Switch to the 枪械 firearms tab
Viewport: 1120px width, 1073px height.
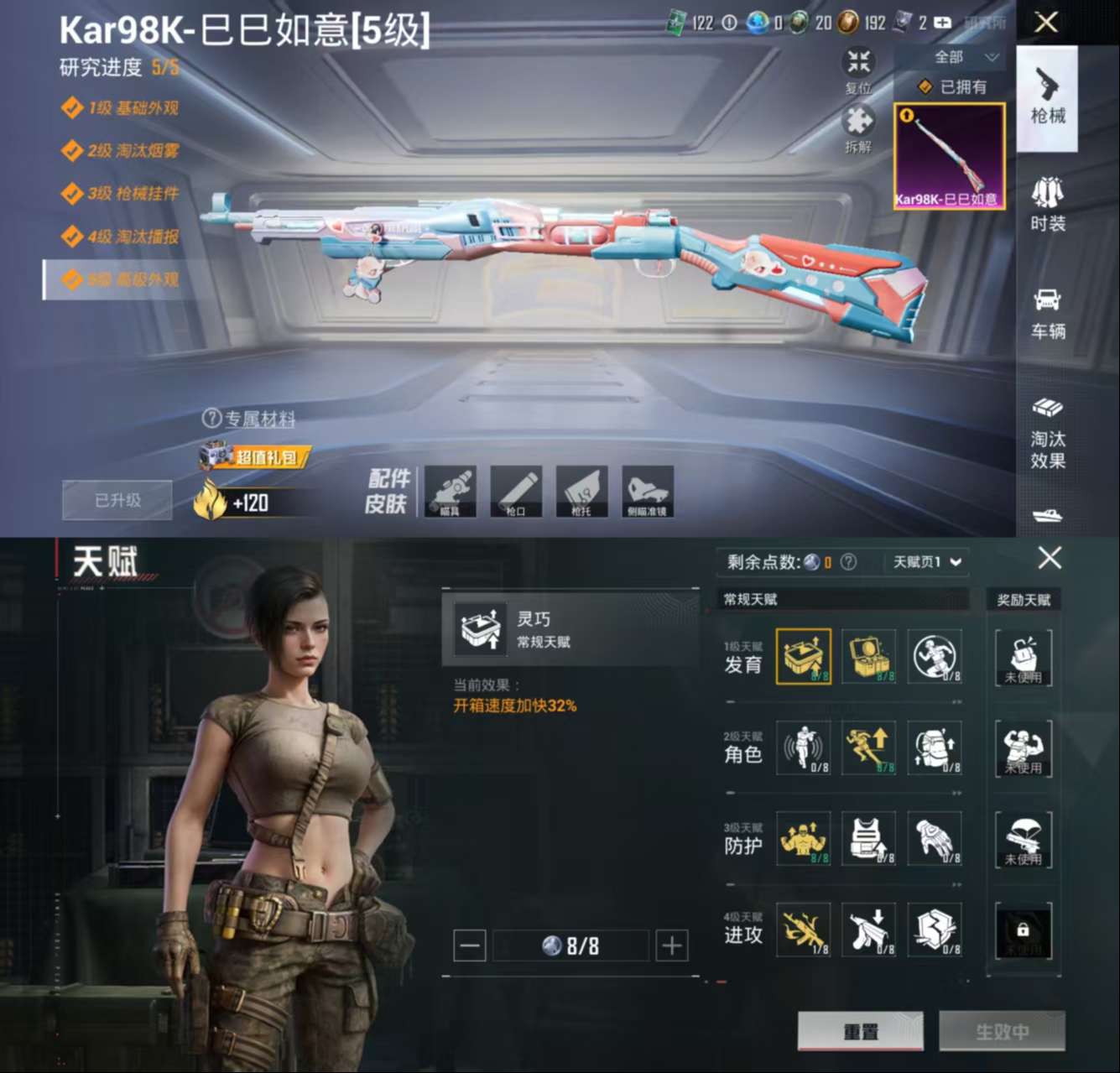pyautogui.click(x=1047, y=98)
